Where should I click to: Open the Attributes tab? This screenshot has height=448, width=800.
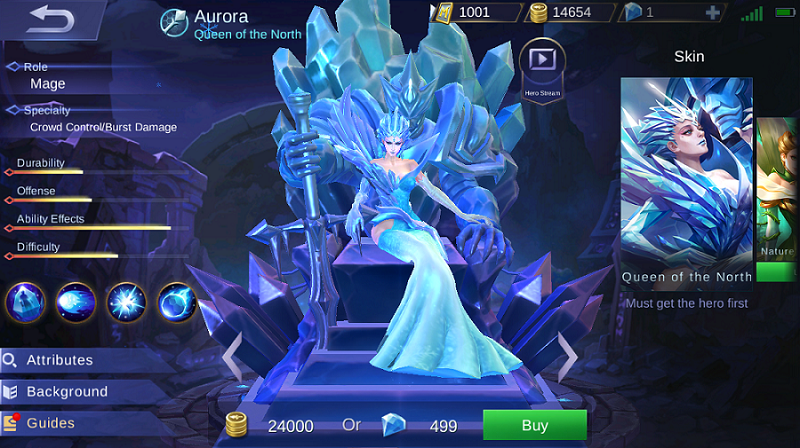point(60,360)
